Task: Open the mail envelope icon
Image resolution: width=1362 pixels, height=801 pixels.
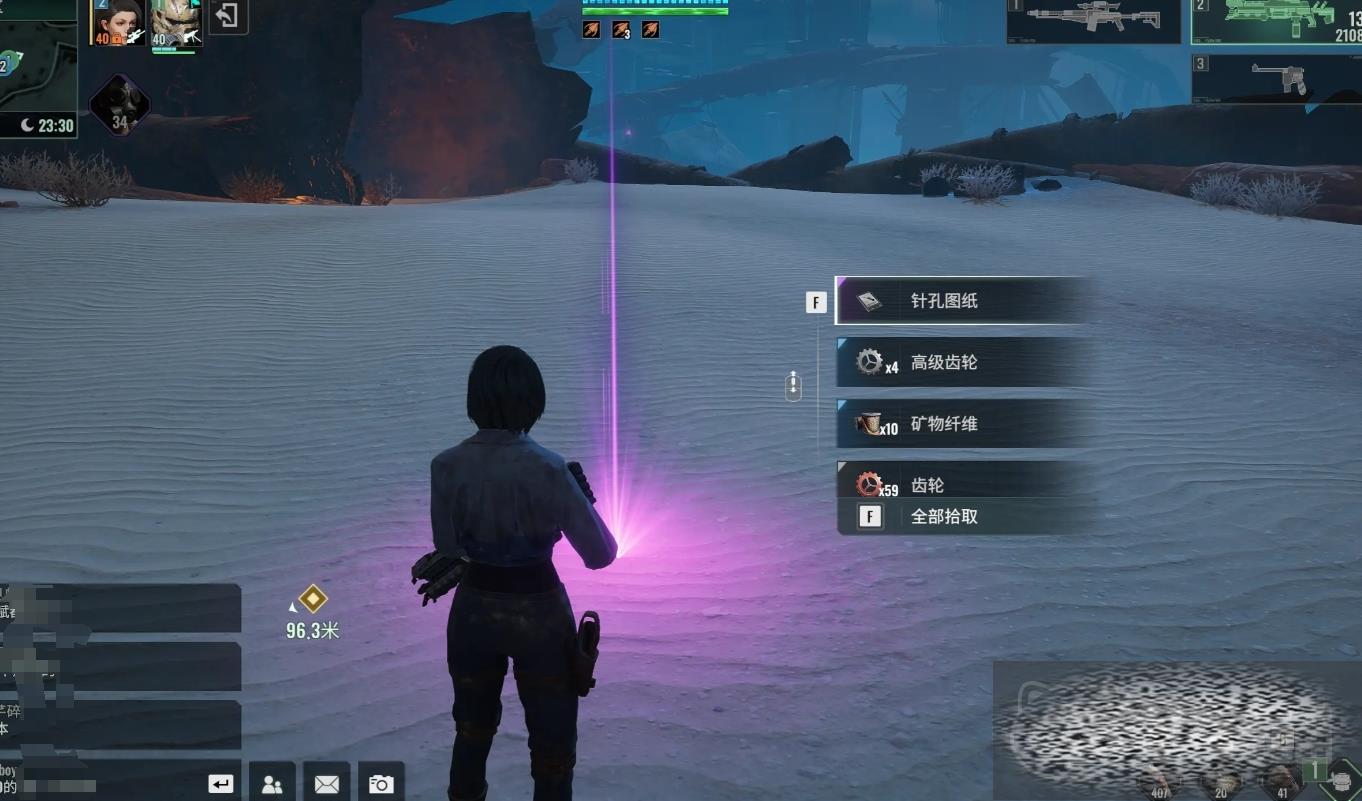Action: point(326,784)
